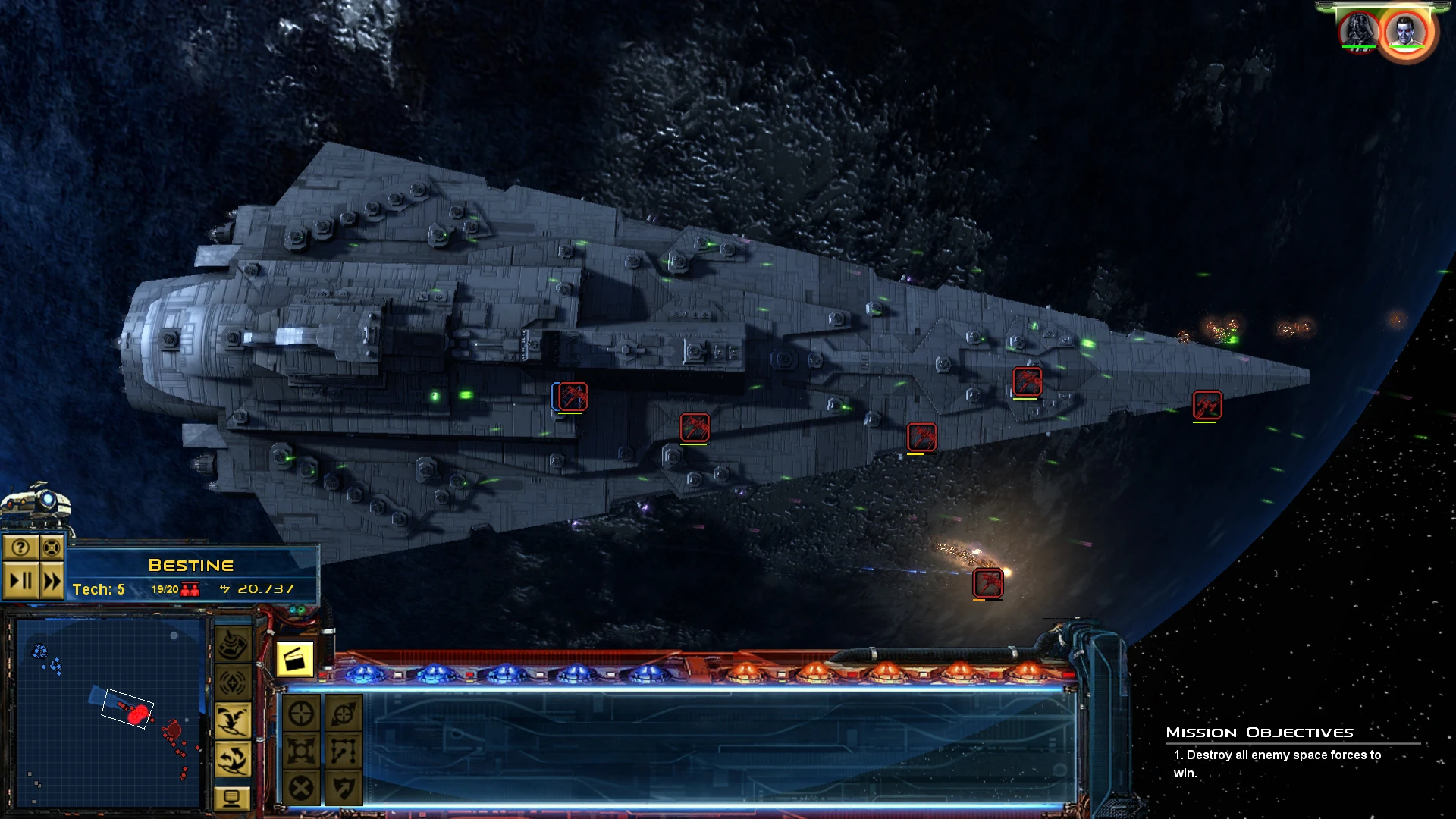This screenshot has width=1456, height=819.
Task: Click the objectives button beside the Help icon
Action: [52, 548]
